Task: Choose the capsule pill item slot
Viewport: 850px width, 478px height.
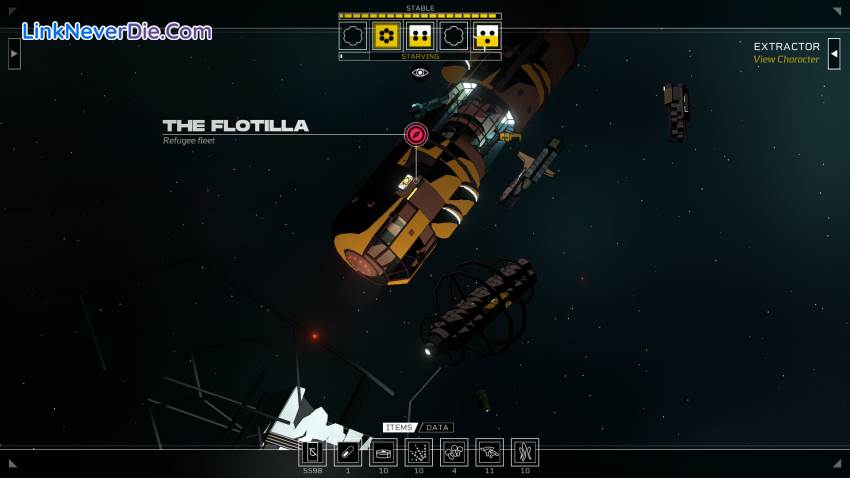Action: pyautogui.click(x=348, y=452)
